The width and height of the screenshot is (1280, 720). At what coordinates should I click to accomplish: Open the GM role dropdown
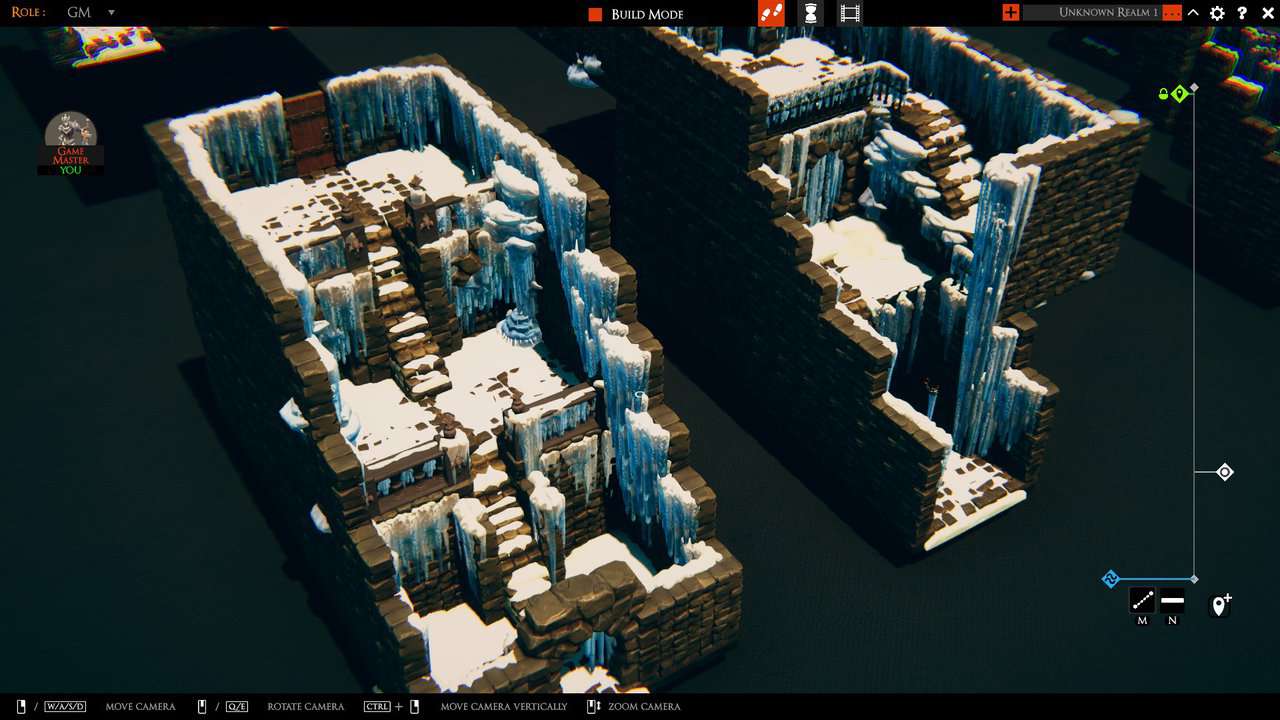pyautogui.click(x=110, y=13)
